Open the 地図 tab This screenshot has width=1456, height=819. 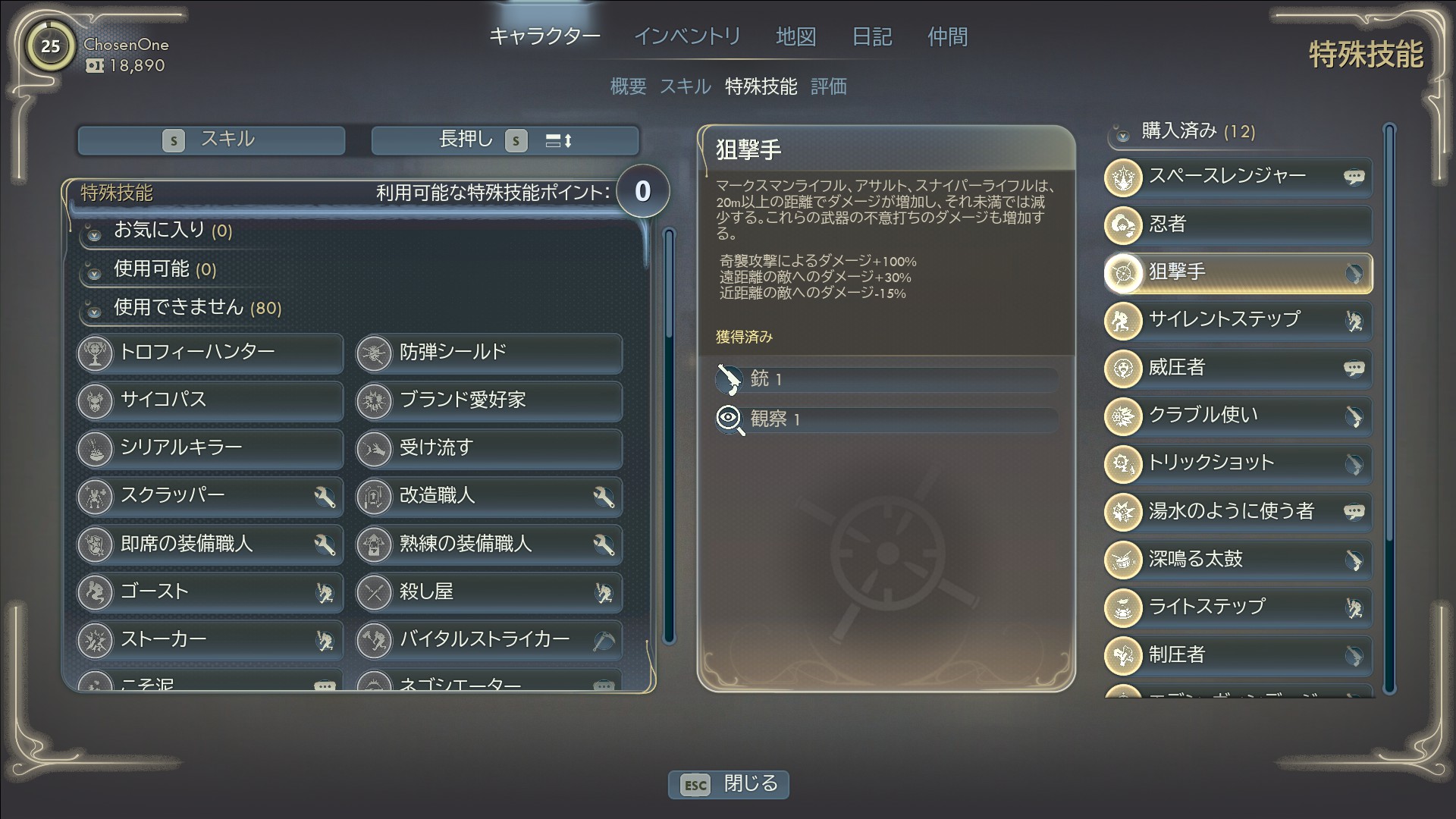(795, 36)
